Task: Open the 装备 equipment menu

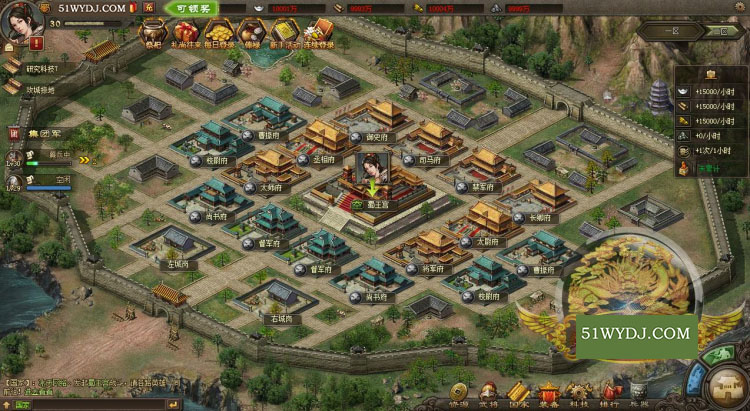Action: click(x=549, y=392)
